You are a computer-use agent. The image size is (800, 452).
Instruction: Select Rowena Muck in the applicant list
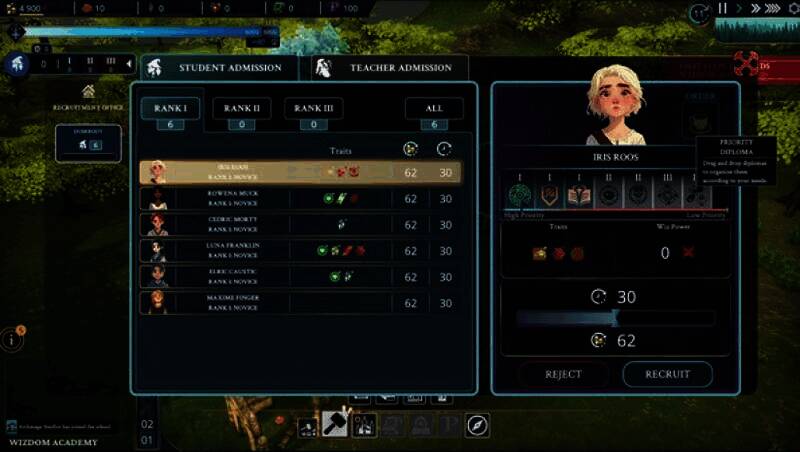tap(300, 198)
